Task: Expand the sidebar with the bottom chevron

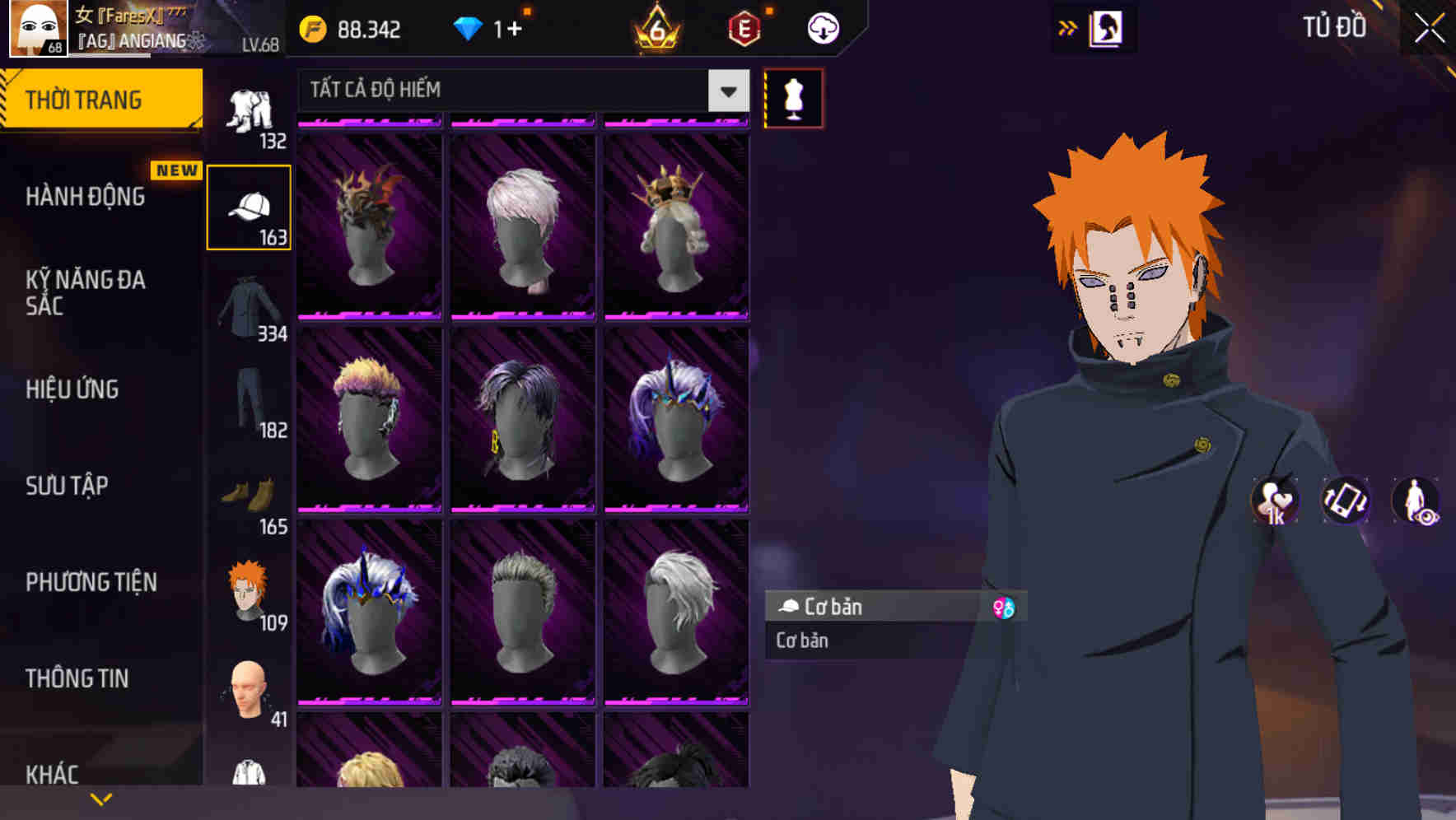Action: [x=101, y=797]
